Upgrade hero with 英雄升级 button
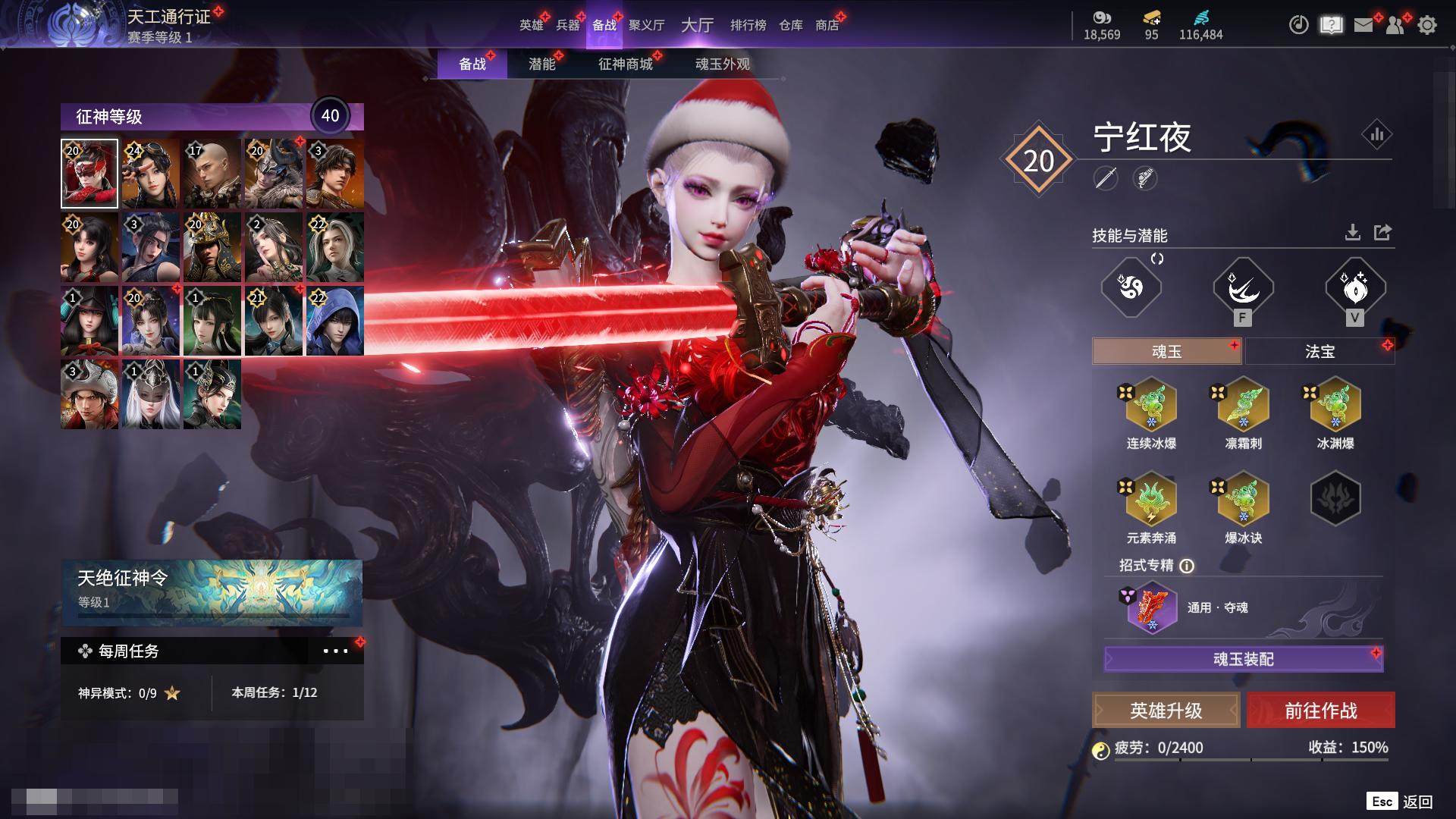This screenshot has height=819, width=1456. (x=1166, y=711)
